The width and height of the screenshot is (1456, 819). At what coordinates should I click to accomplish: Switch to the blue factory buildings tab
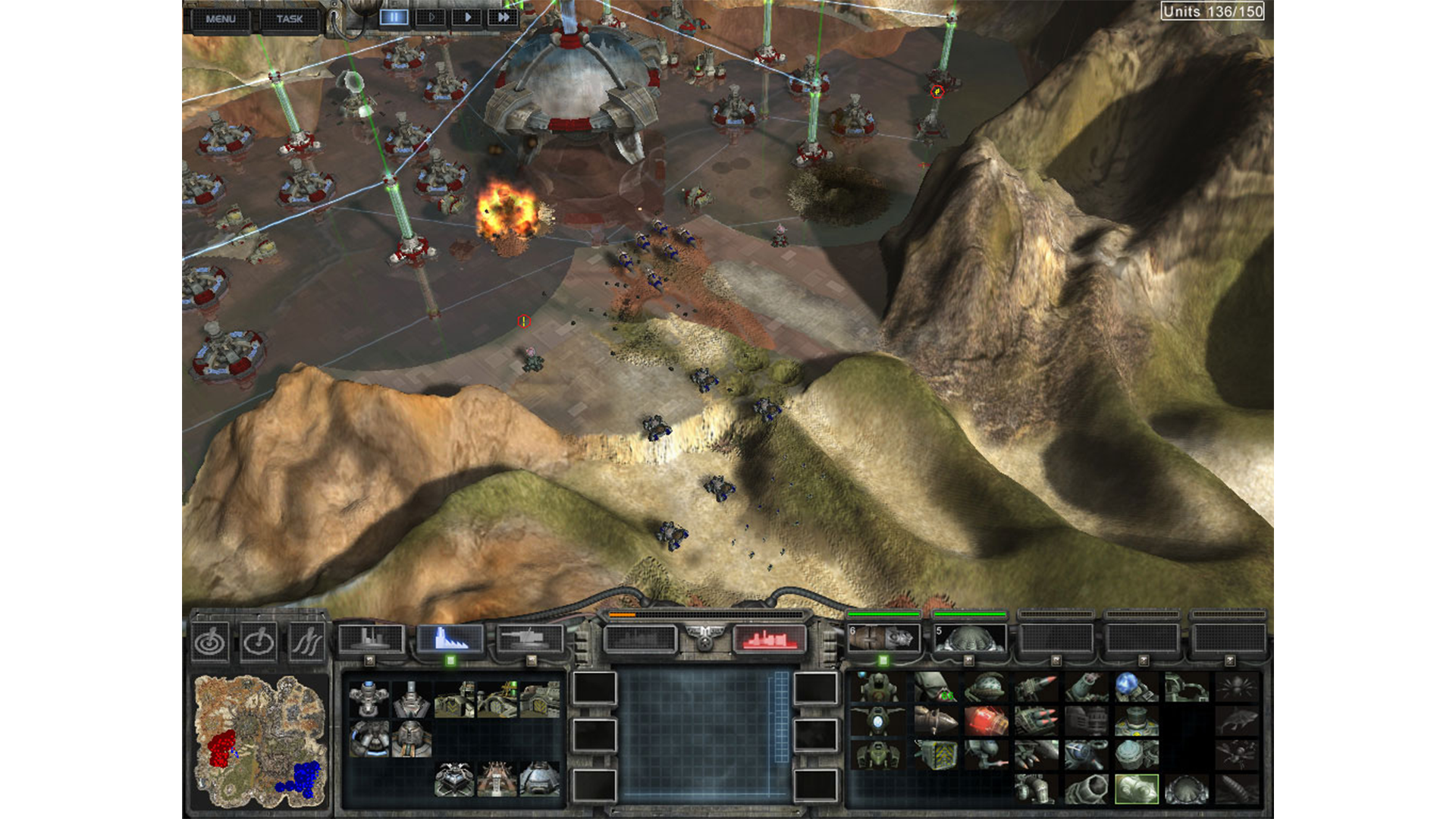(x=450, y=639)
